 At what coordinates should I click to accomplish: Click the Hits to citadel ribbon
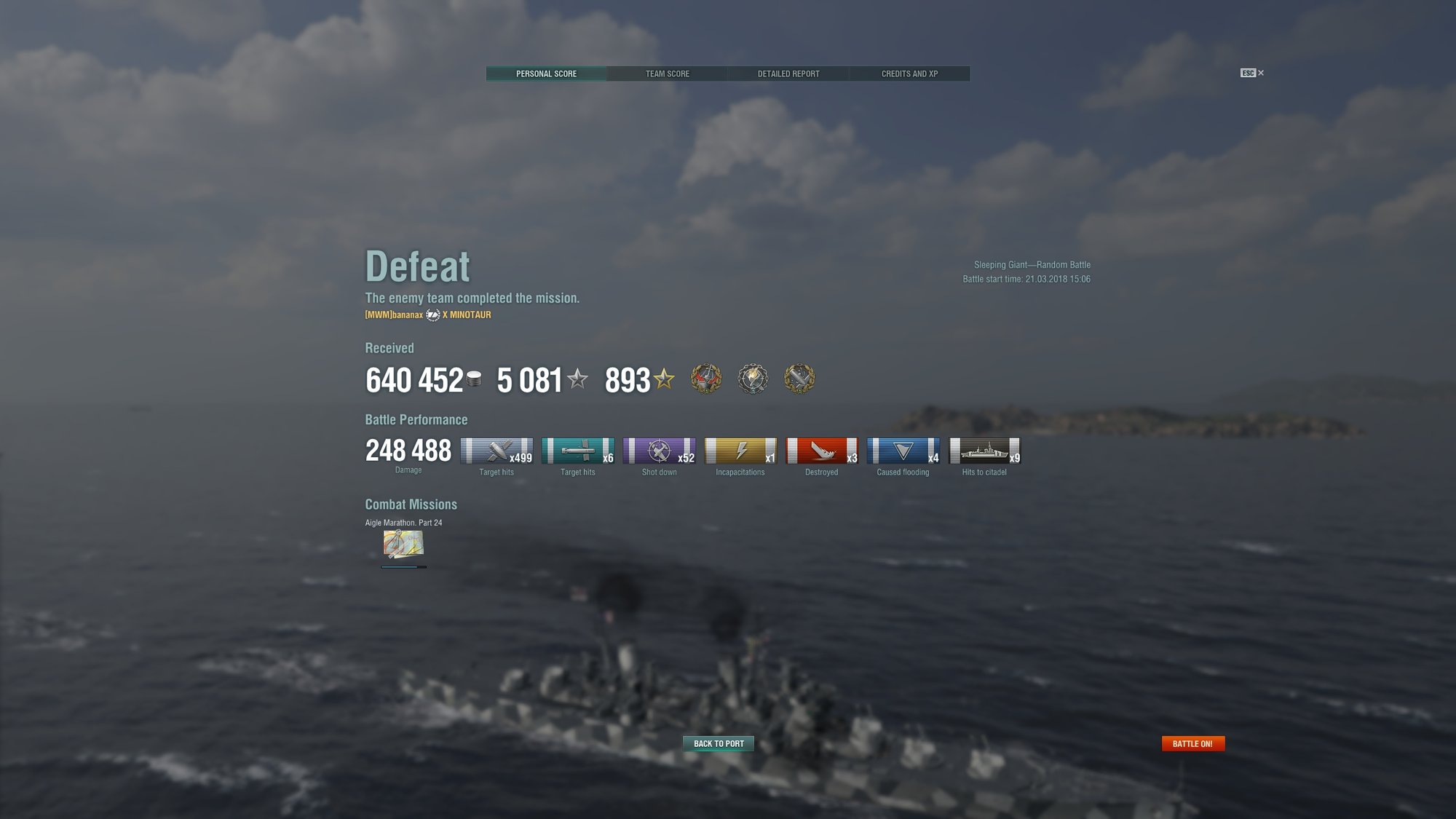(984, 451)
